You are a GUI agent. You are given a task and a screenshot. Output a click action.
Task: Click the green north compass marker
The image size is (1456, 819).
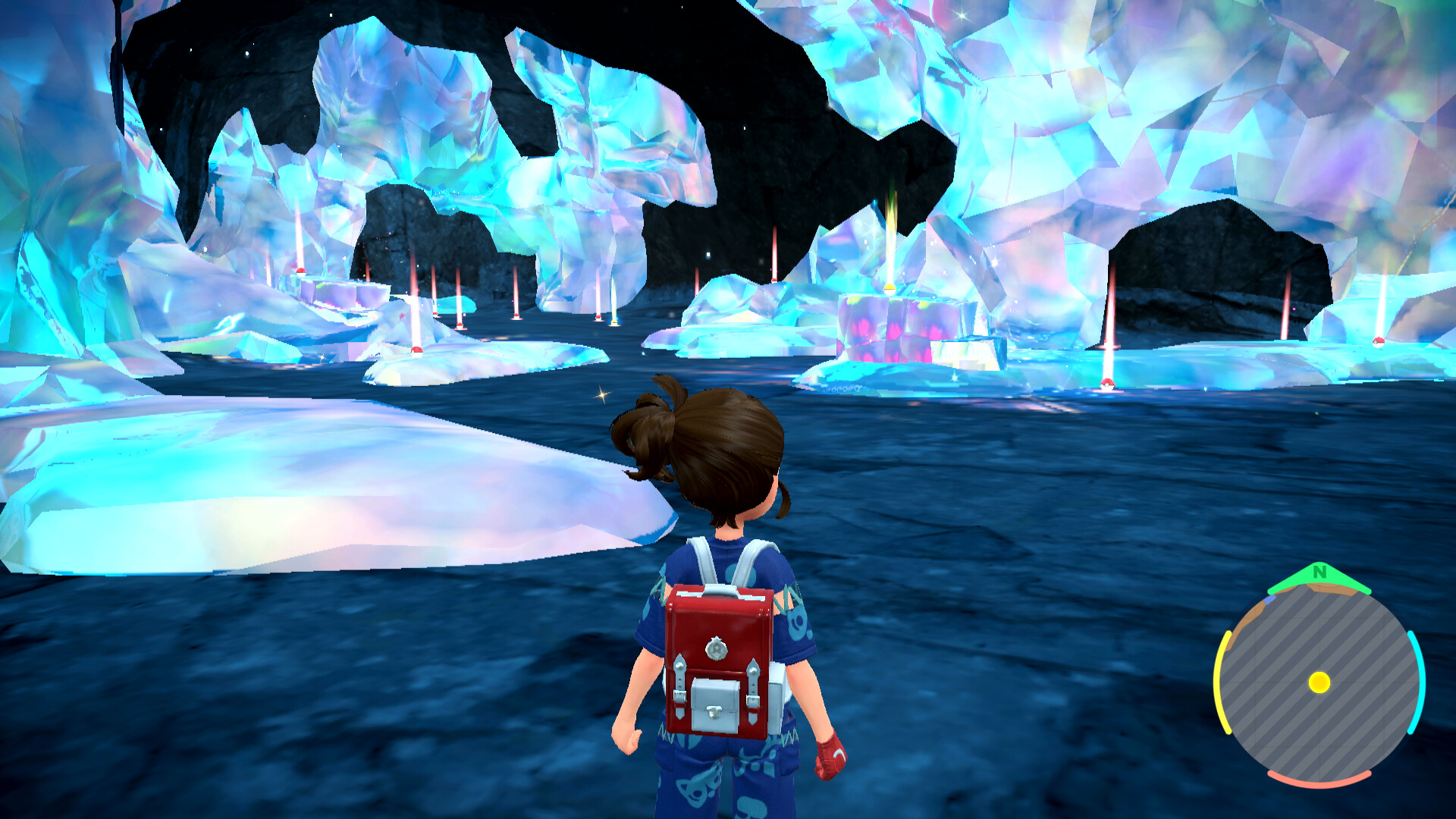tap(1319, 576)
